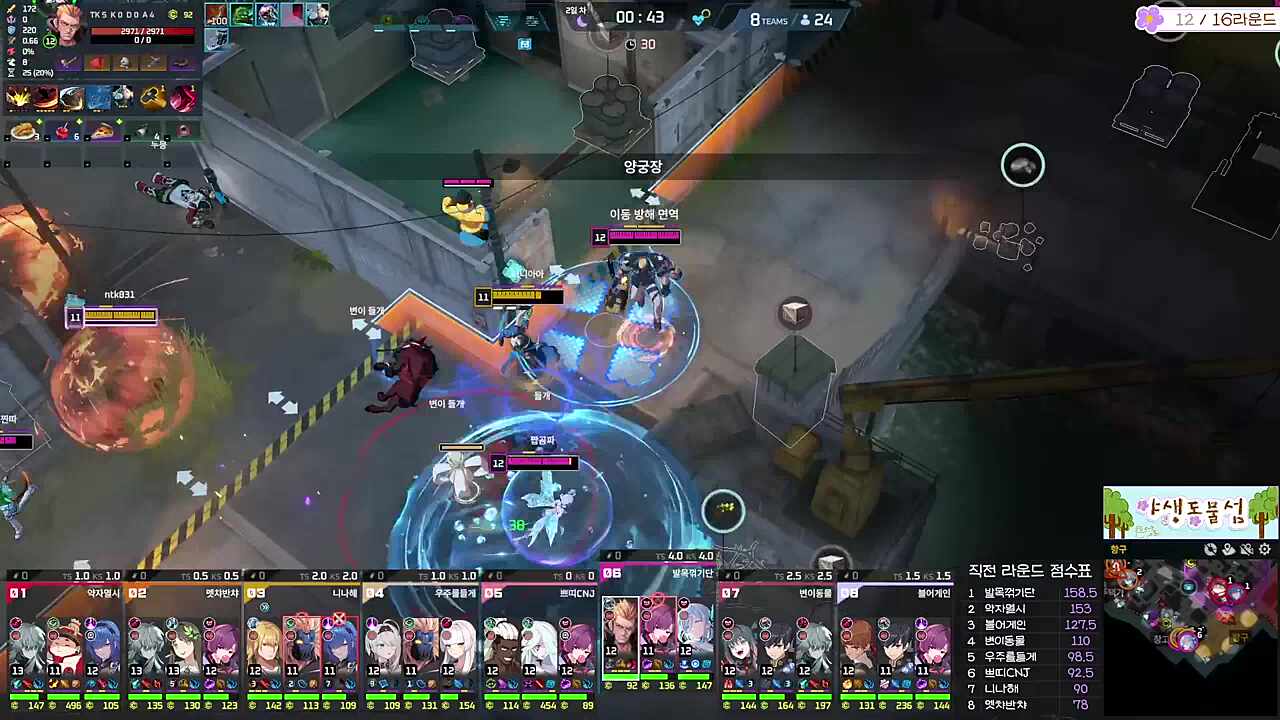Open the minimap settings gear
1280x720 pixels.
point(1265,549)
